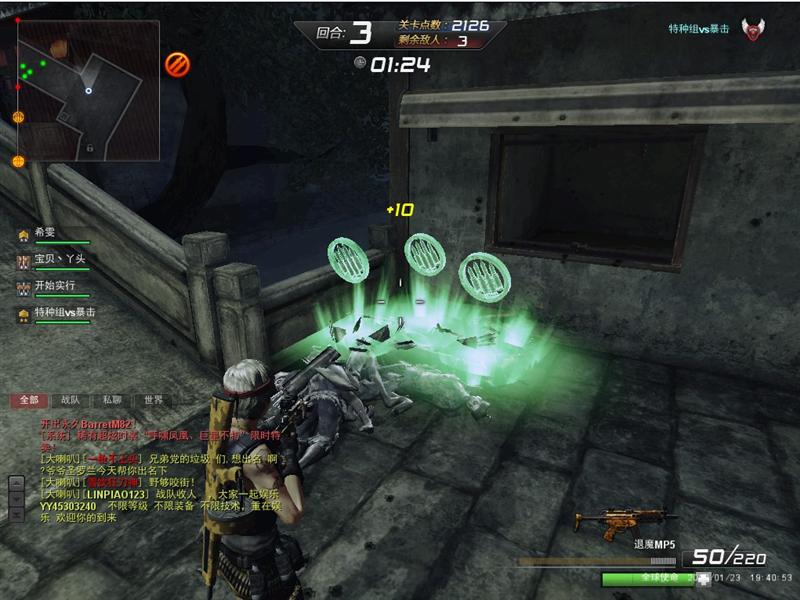The width and height of the screenshot is (800, 600).
Task: Click the chat scroll-up arrow button
Action: (x=16, y=486)
